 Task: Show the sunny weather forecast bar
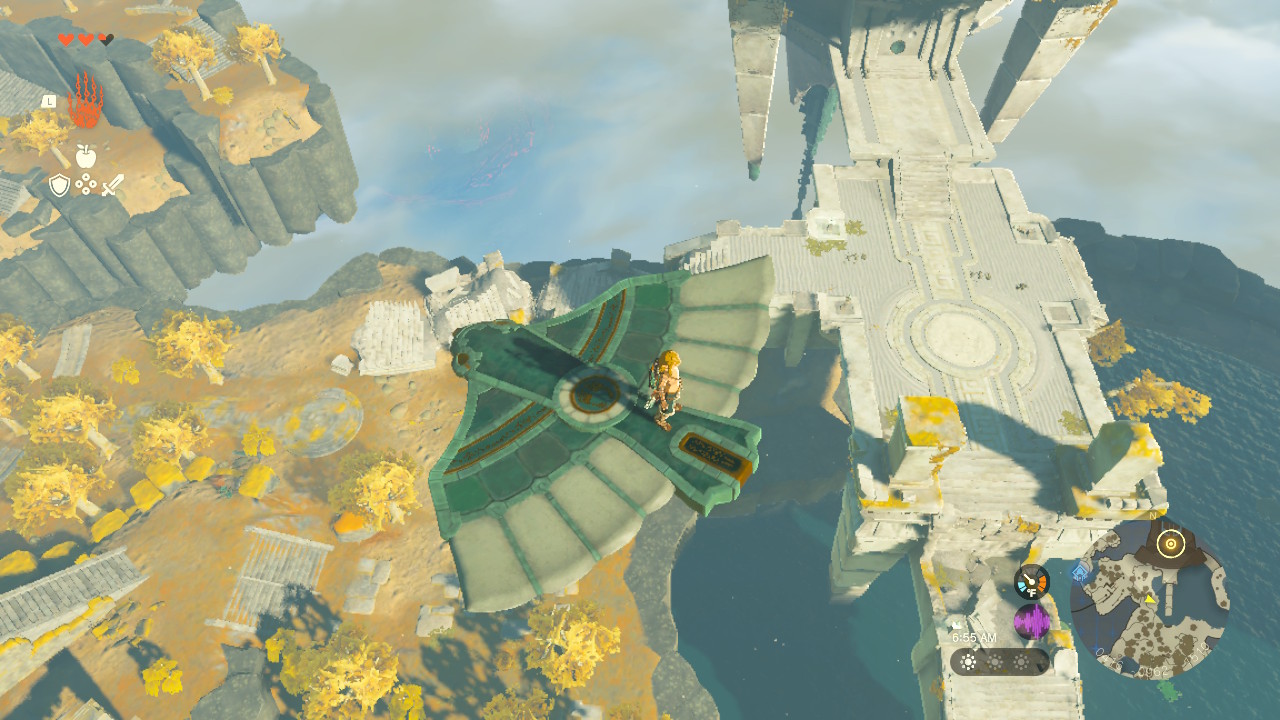[x=999, y=662]
